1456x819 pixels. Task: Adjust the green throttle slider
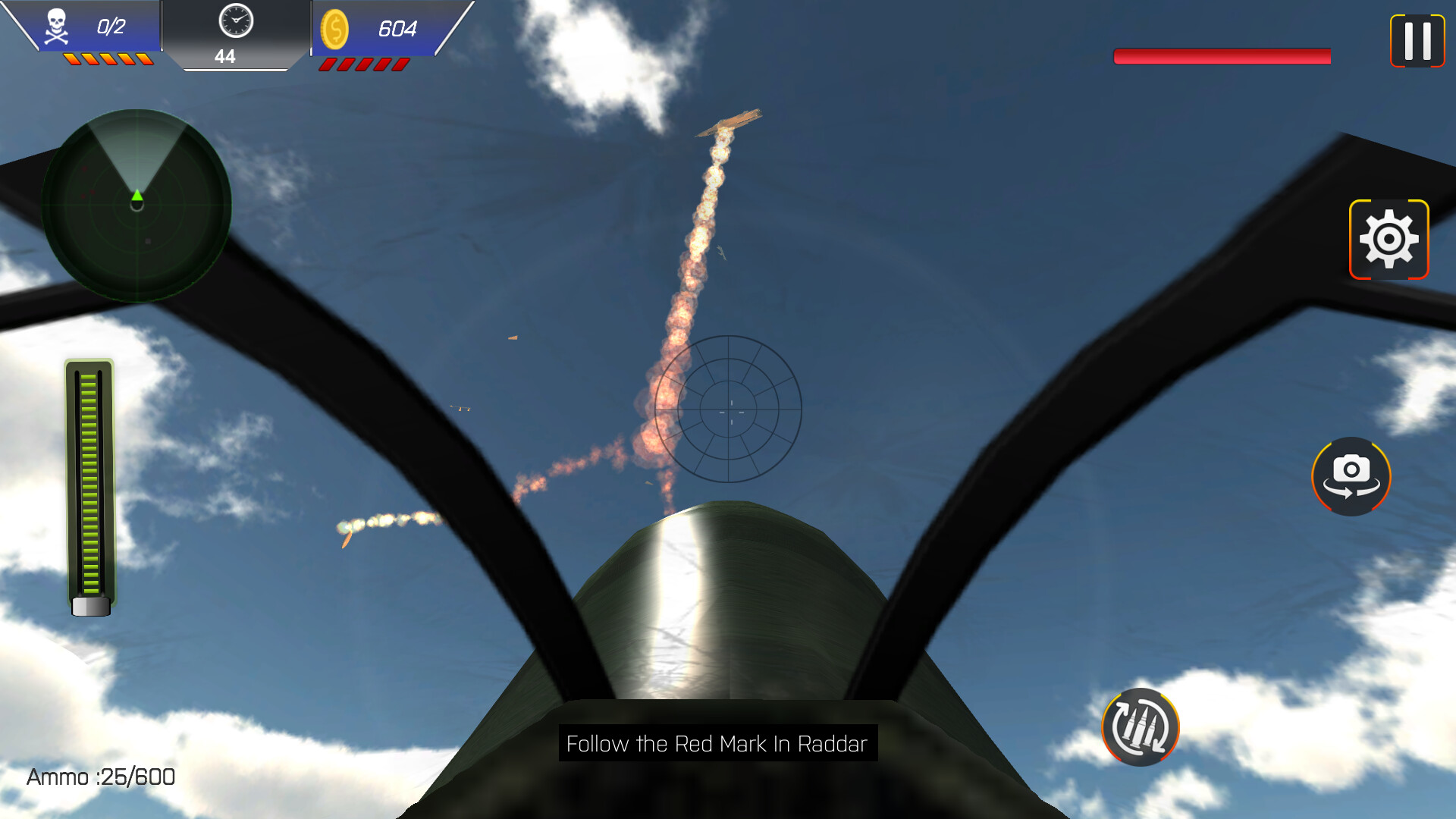(x=89, y=485)
